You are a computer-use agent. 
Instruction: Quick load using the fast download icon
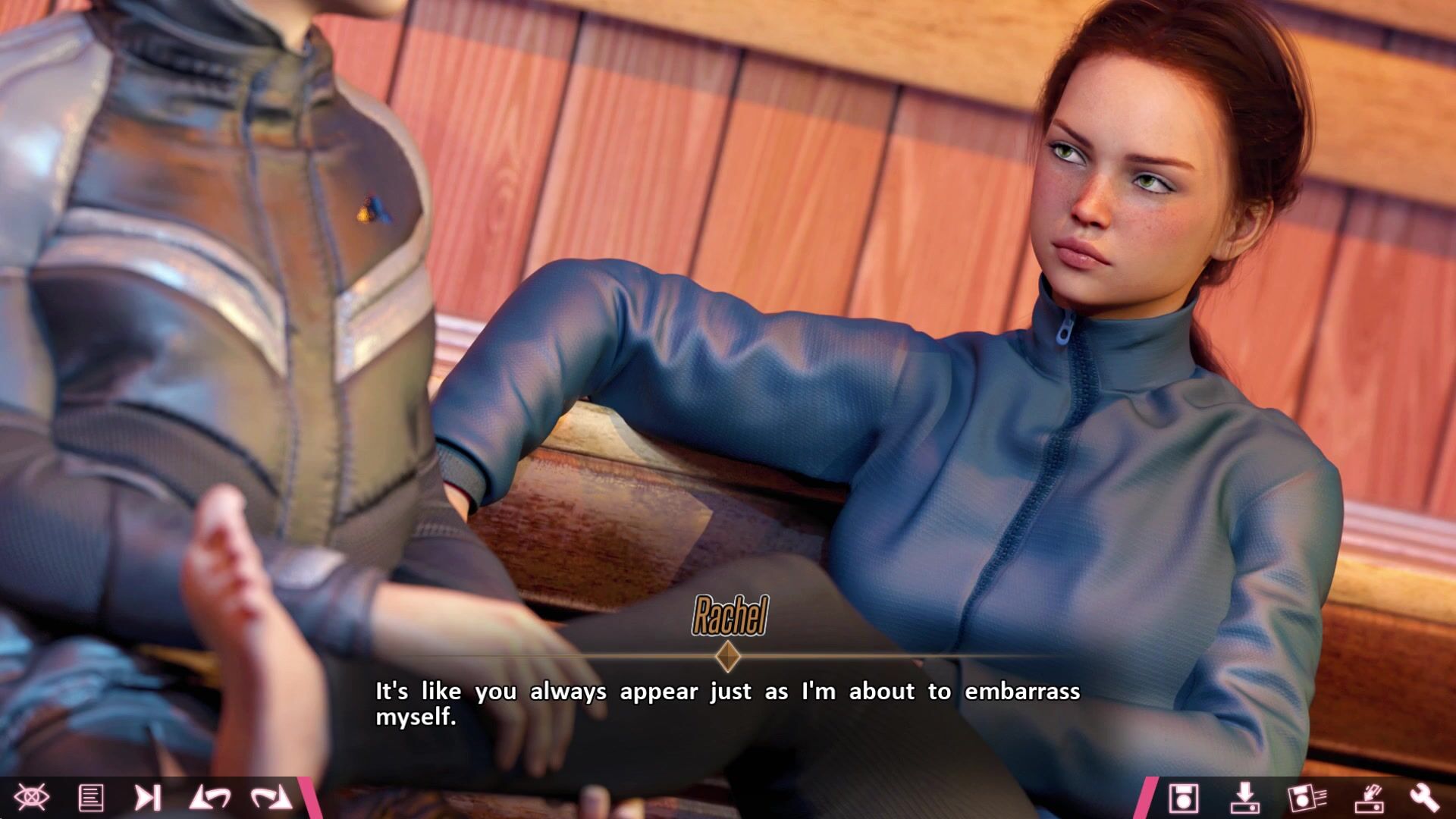[1369, 798]
